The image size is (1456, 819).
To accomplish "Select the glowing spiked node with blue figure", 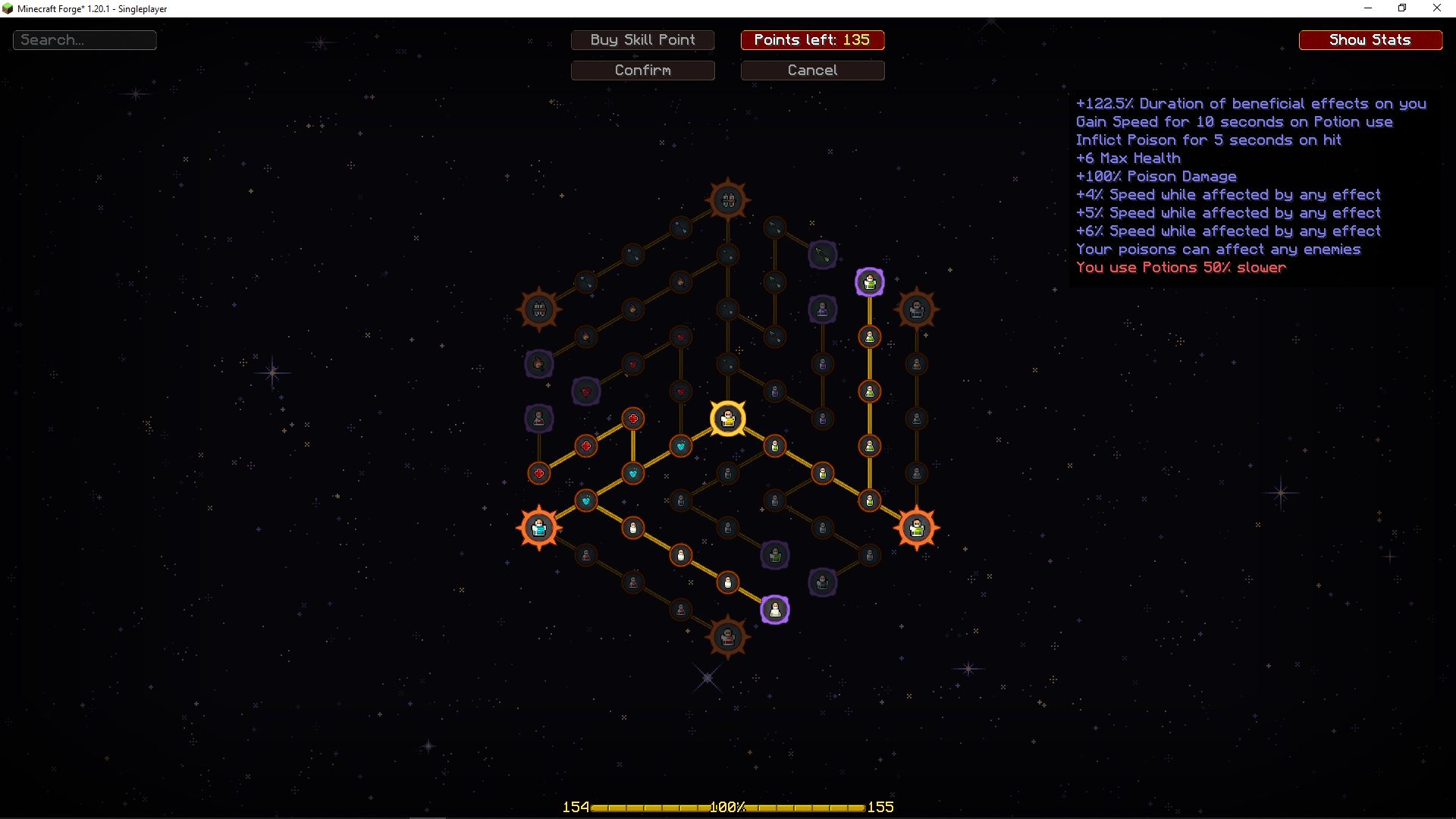I will pyautogui.click(x=539, y=528).
